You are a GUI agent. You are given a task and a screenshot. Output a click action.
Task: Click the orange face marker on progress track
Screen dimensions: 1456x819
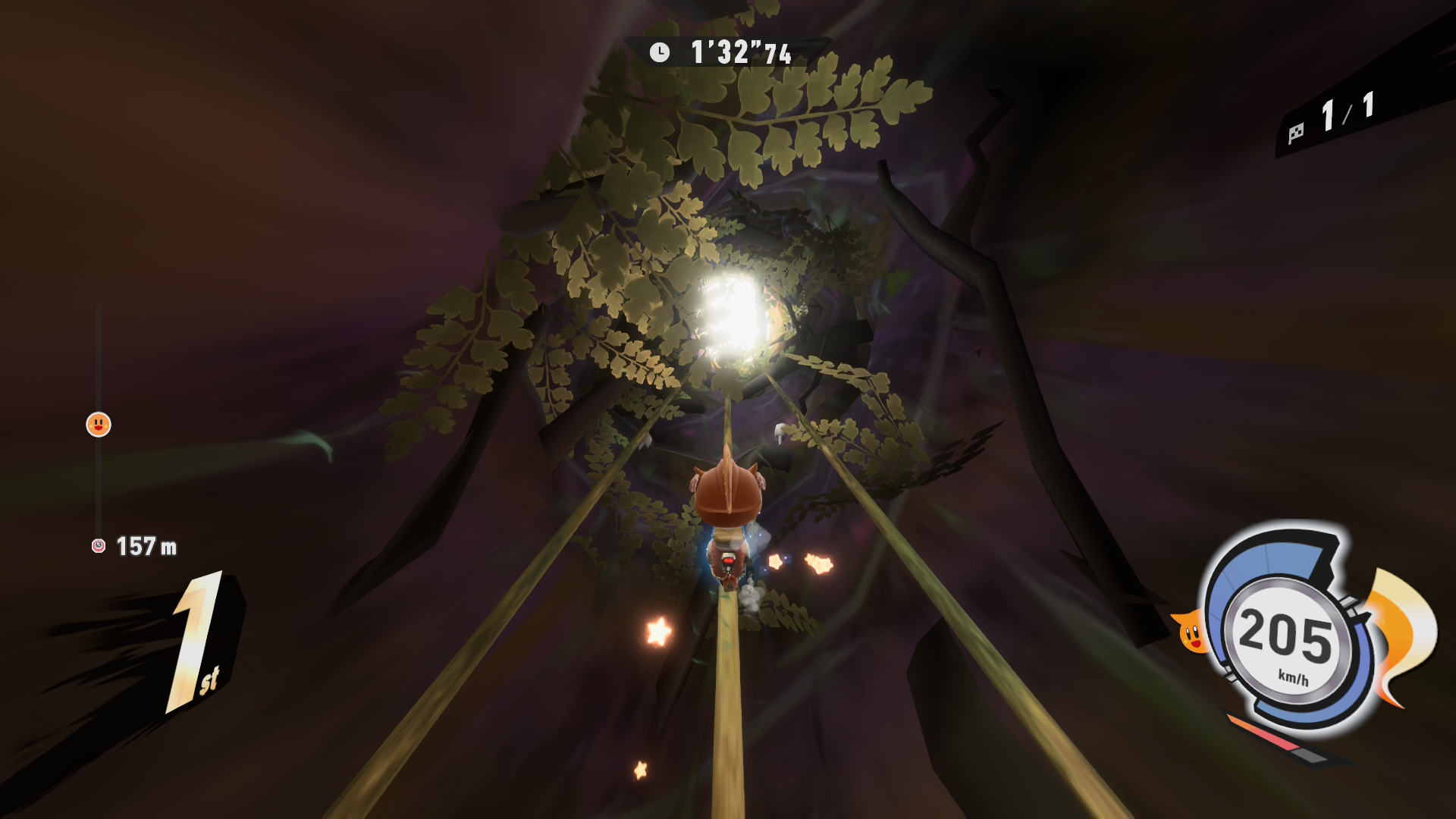[x=99, y=425]
